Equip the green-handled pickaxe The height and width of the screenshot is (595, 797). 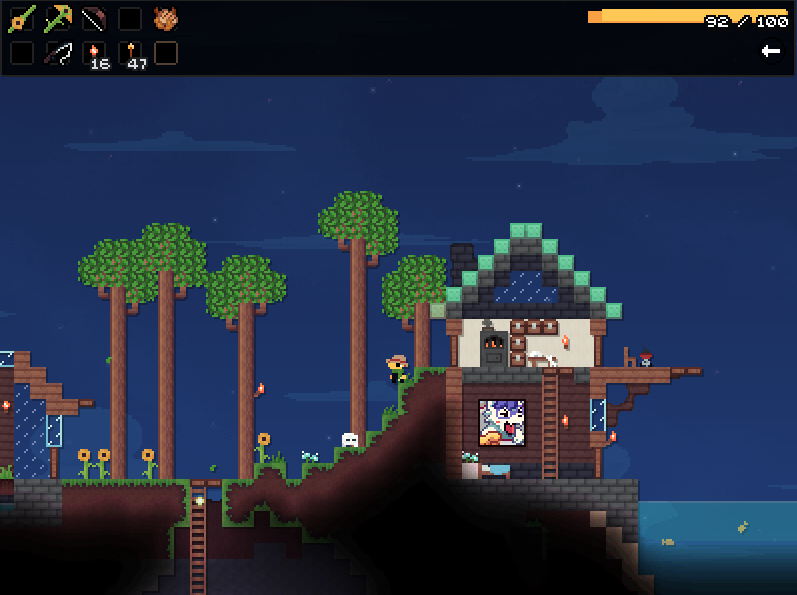click(58, 19)
